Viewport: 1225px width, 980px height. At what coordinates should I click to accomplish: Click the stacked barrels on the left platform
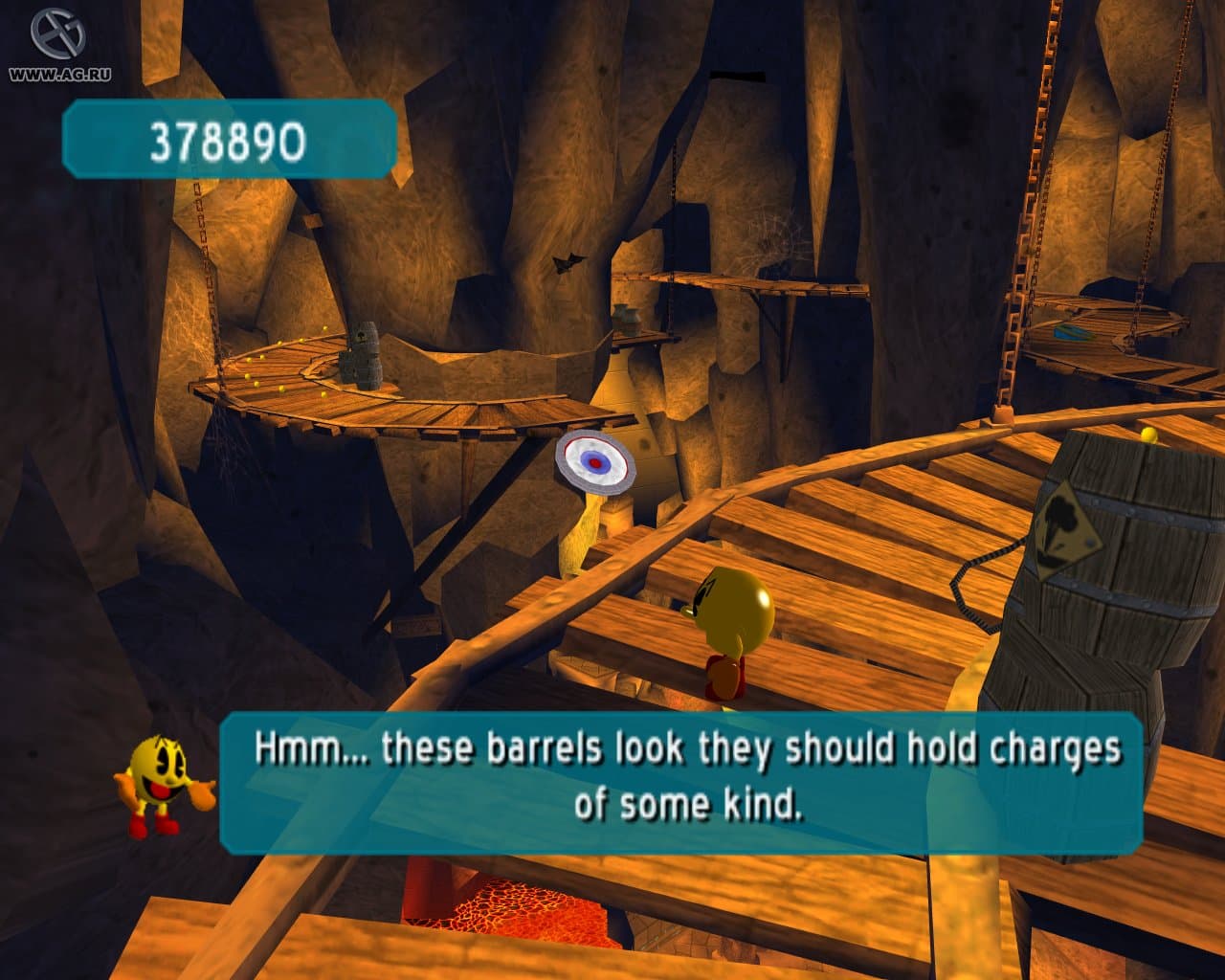pos(362,354)
